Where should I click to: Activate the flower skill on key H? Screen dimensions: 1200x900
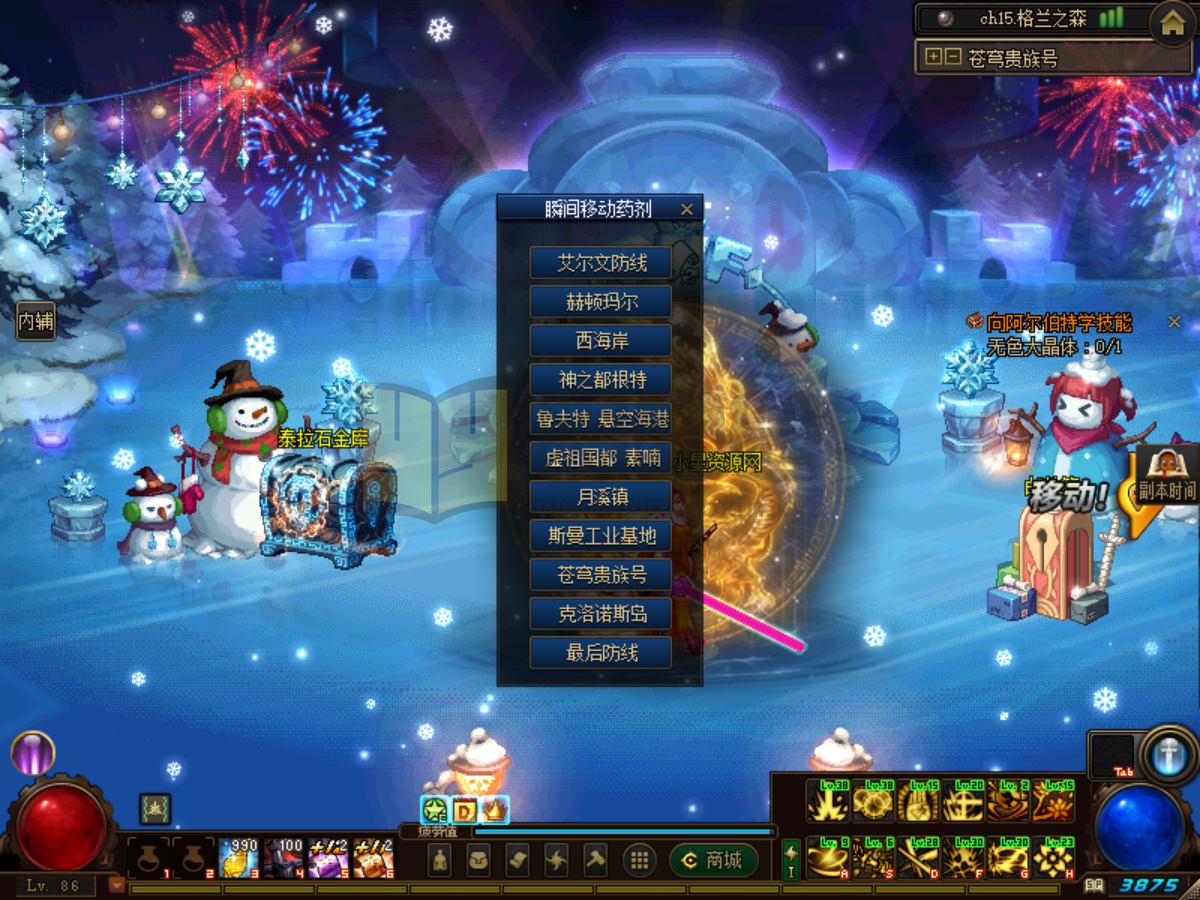tap(1053, 859)
